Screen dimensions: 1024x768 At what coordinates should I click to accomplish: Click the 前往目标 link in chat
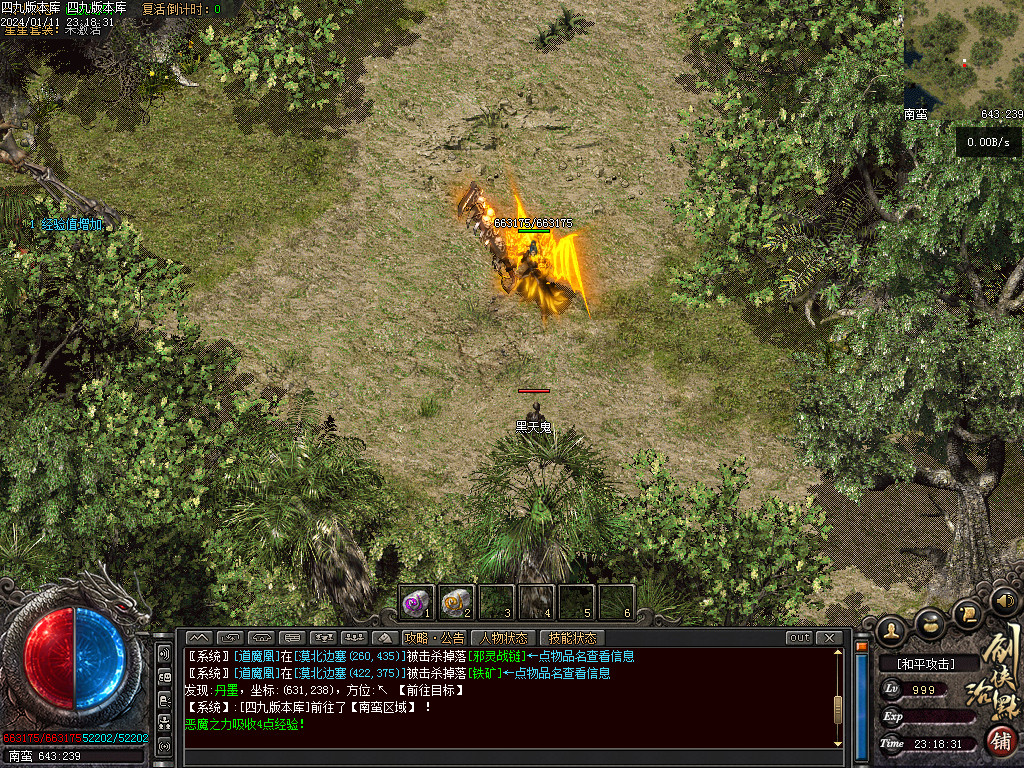pyautogui.click(x=430, y=690)
